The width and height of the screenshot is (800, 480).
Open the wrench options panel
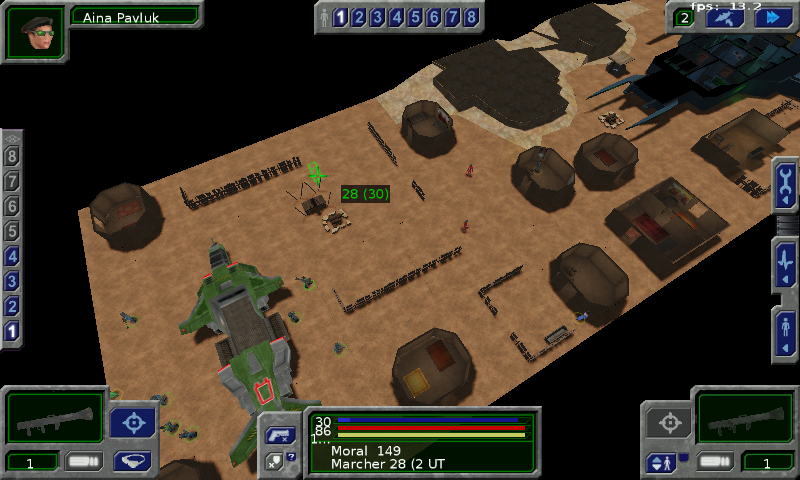pyautogui.click(x=786, y=183)
